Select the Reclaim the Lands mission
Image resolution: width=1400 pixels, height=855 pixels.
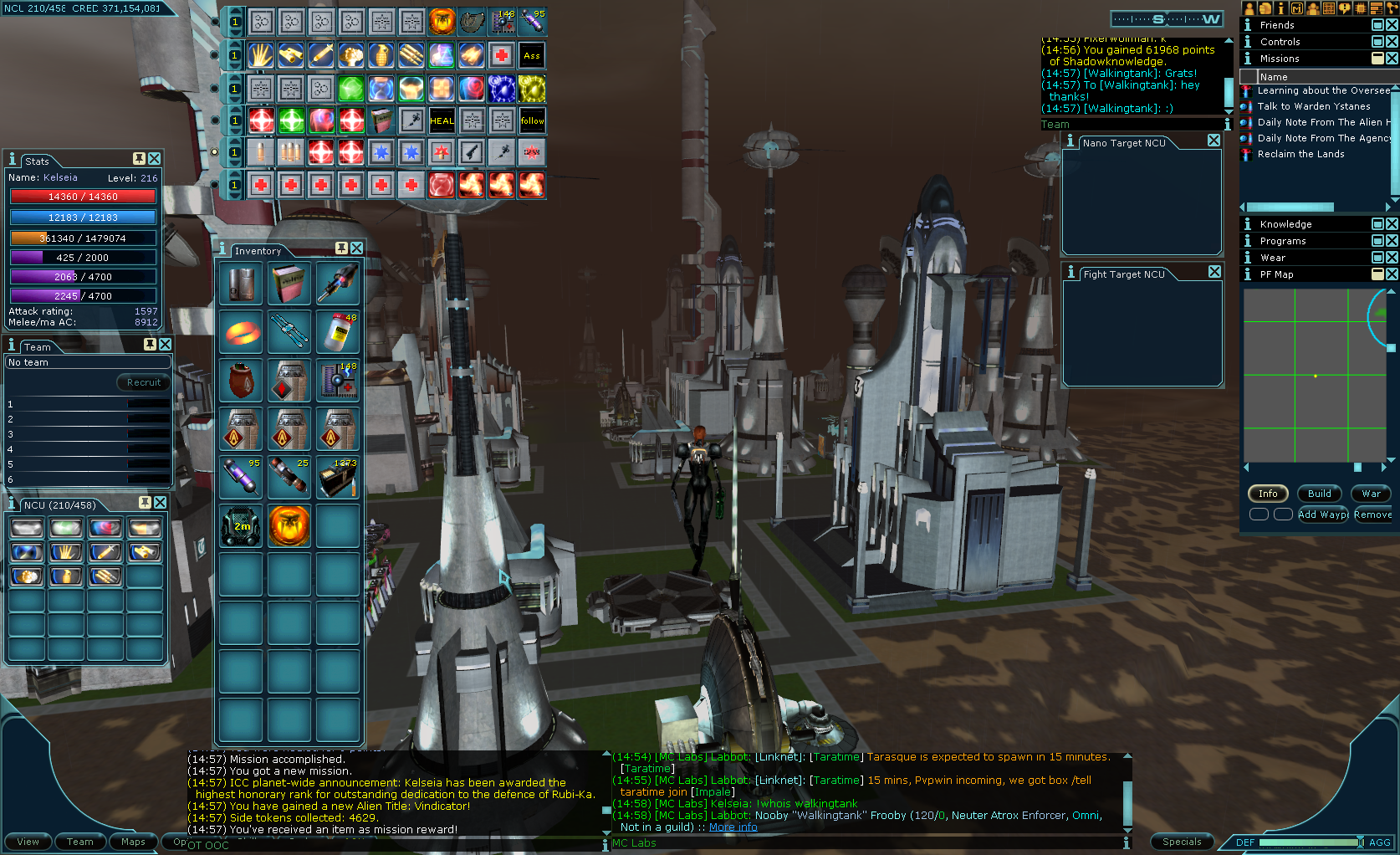tap(1300, 154)
